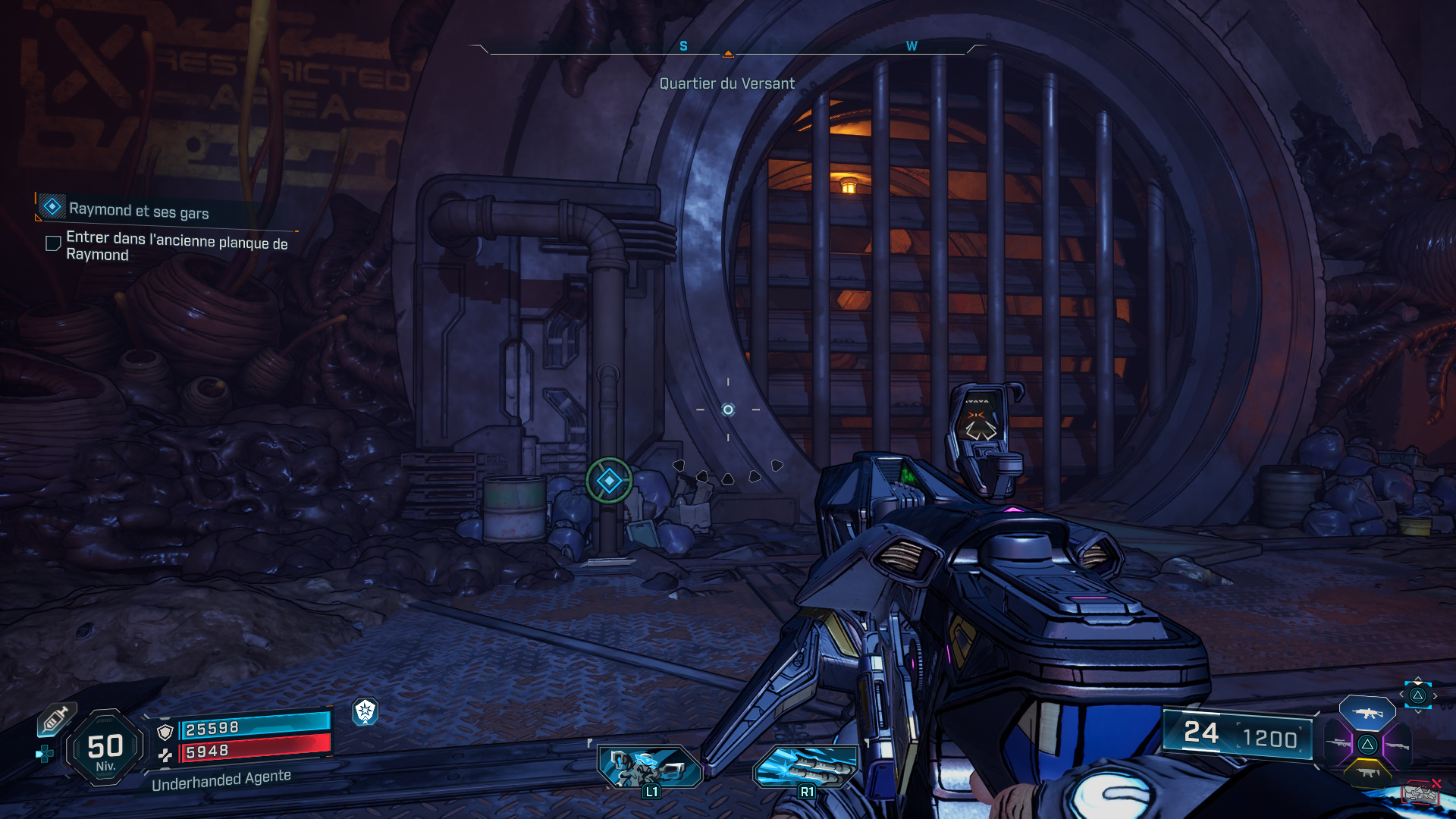Click the red health bar showing 5948
Screen dimensions: 1456x819
258,752
